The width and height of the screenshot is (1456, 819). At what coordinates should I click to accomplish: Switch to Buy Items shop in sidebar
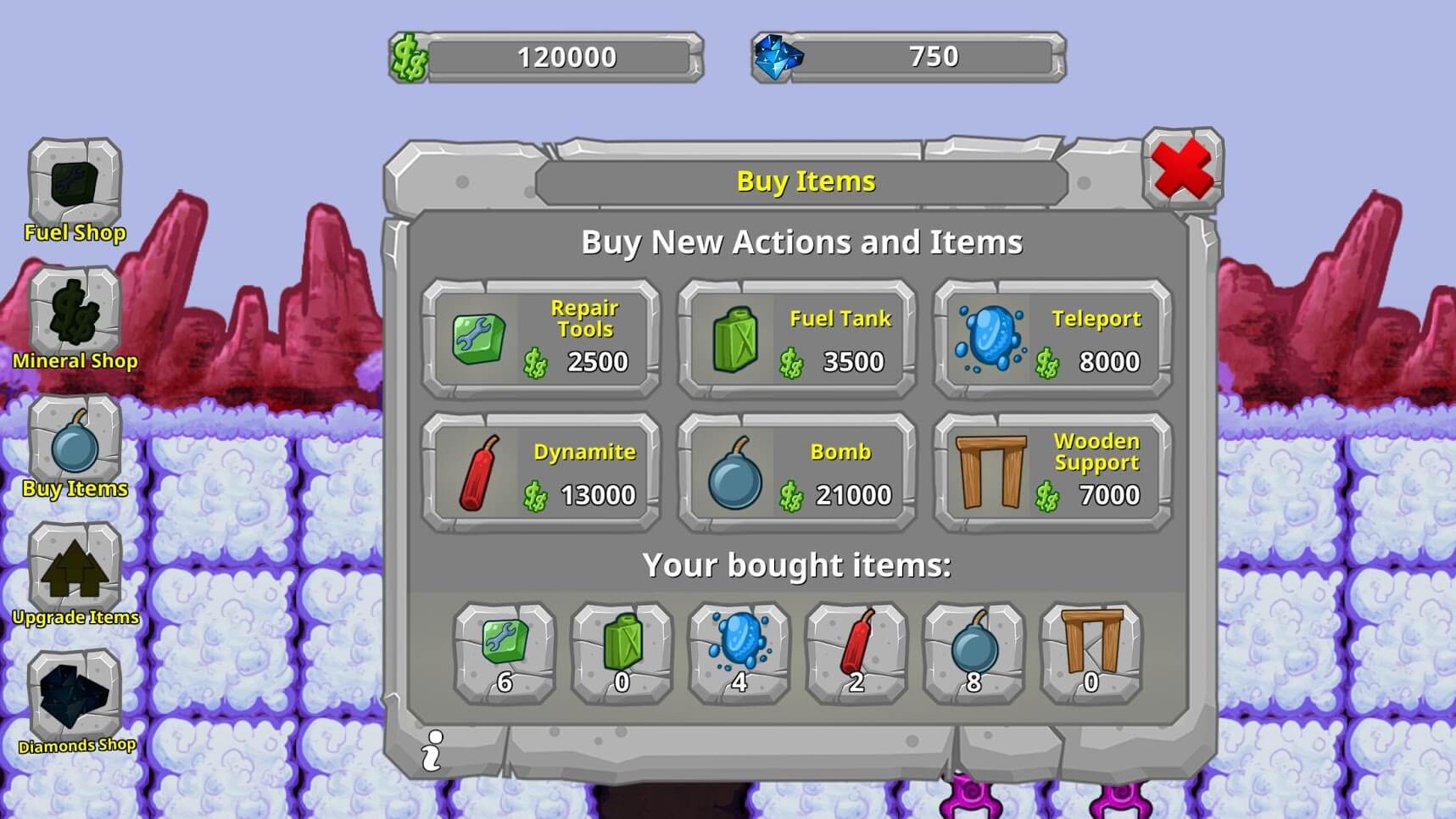pyautogui.click(x=75, y=443)
